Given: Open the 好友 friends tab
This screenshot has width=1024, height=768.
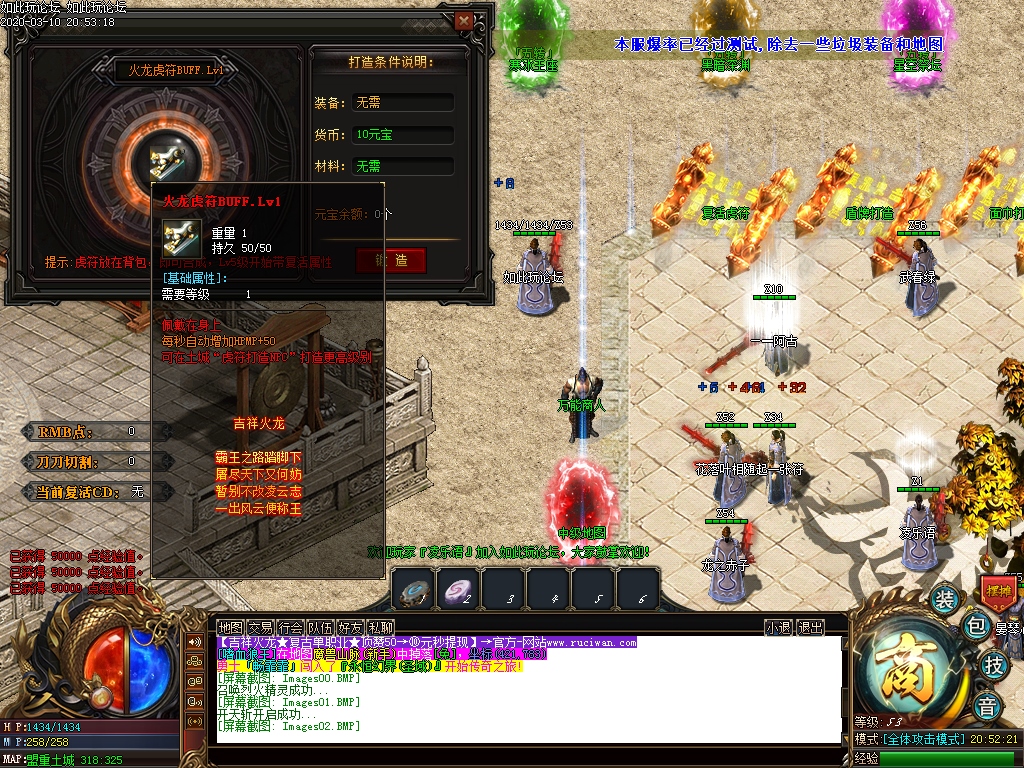Looking at the screenshot, I should coord(350,627).
